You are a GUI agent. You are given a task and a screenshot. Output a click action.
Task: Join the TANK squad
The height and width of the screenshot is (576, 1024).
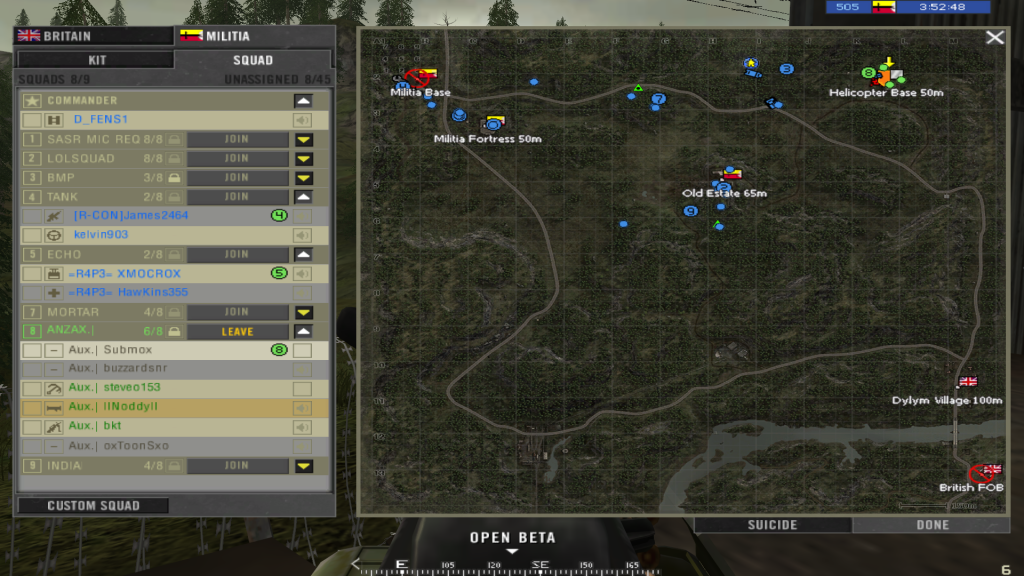click(237, 197)
